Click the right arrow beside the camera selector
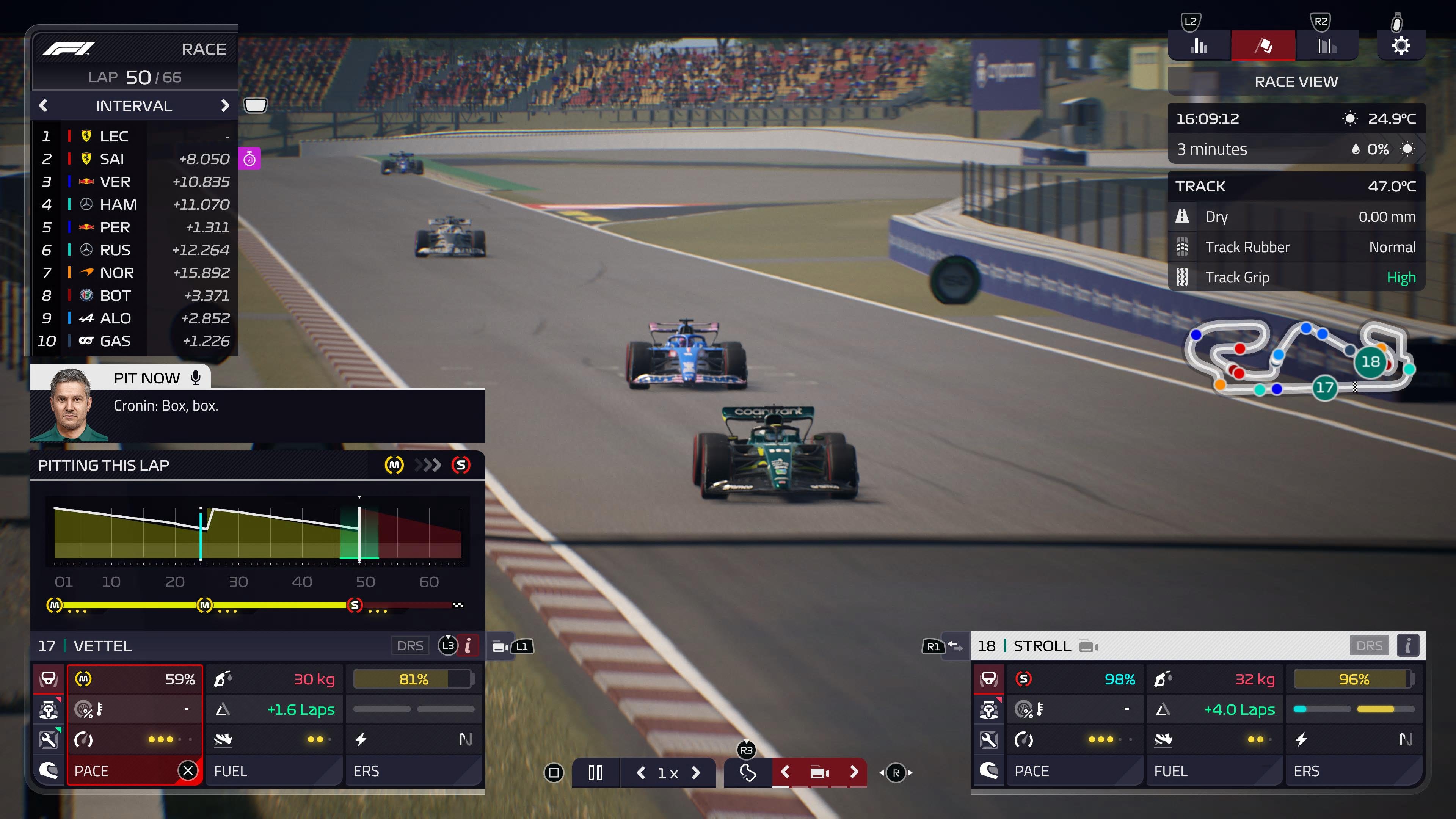Screen dimensions: 1456x819 click(854, 772)
